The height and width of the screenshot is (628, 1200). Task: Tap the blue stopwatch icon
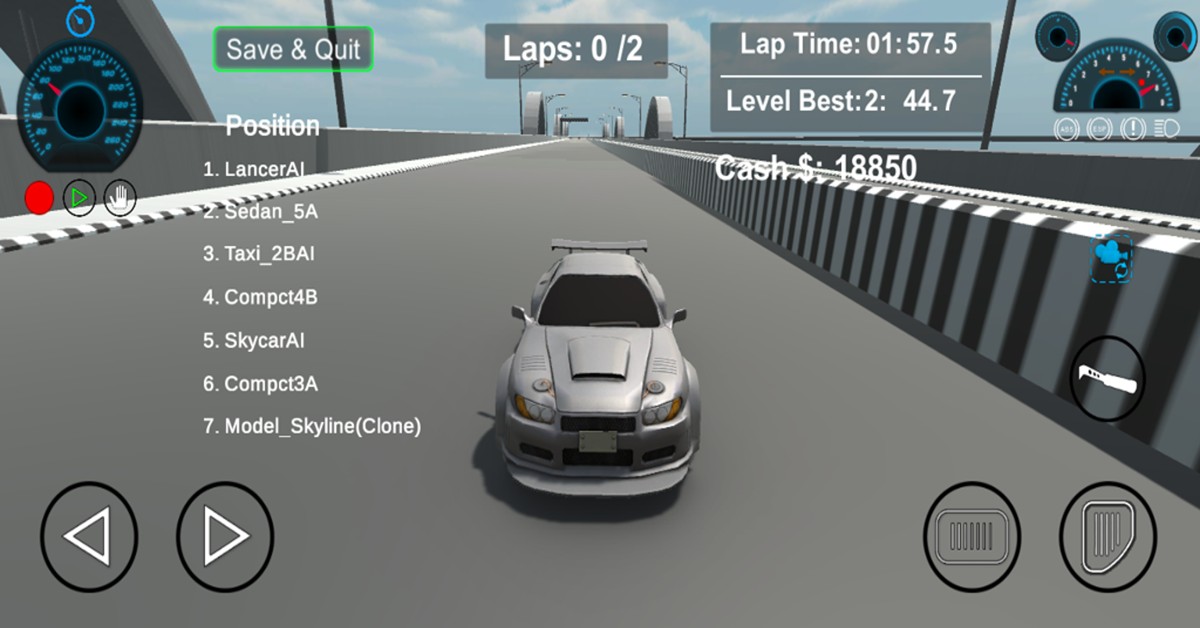click(x=80, y=17)
